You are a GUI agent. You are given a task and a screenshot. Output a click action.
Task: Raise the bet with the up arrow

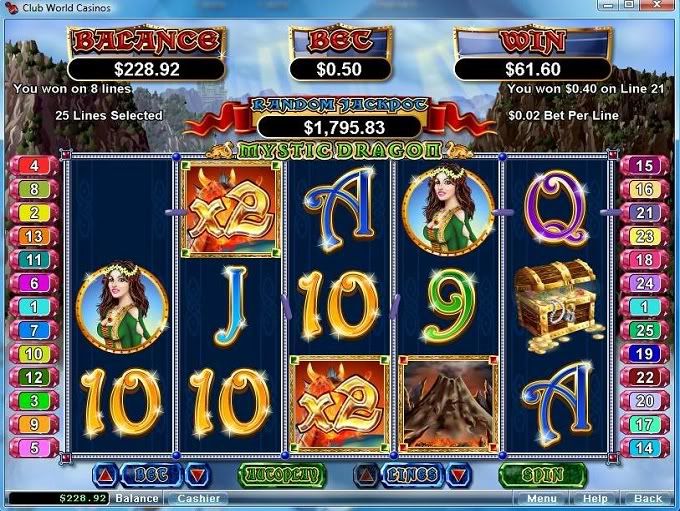tap(106, 474)
